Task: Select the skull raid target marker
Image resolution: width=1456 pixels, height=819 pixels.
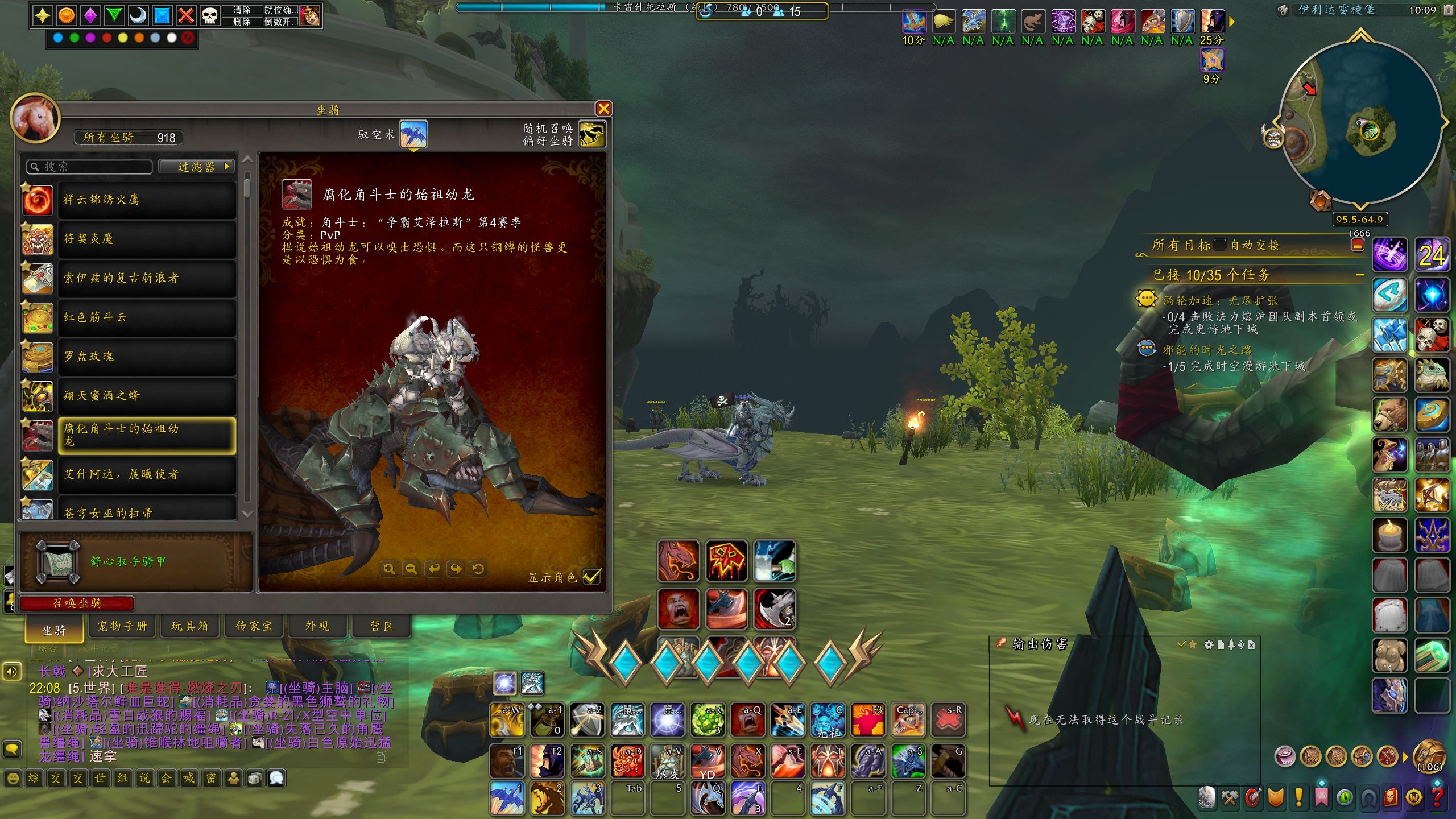Action: 210,15
